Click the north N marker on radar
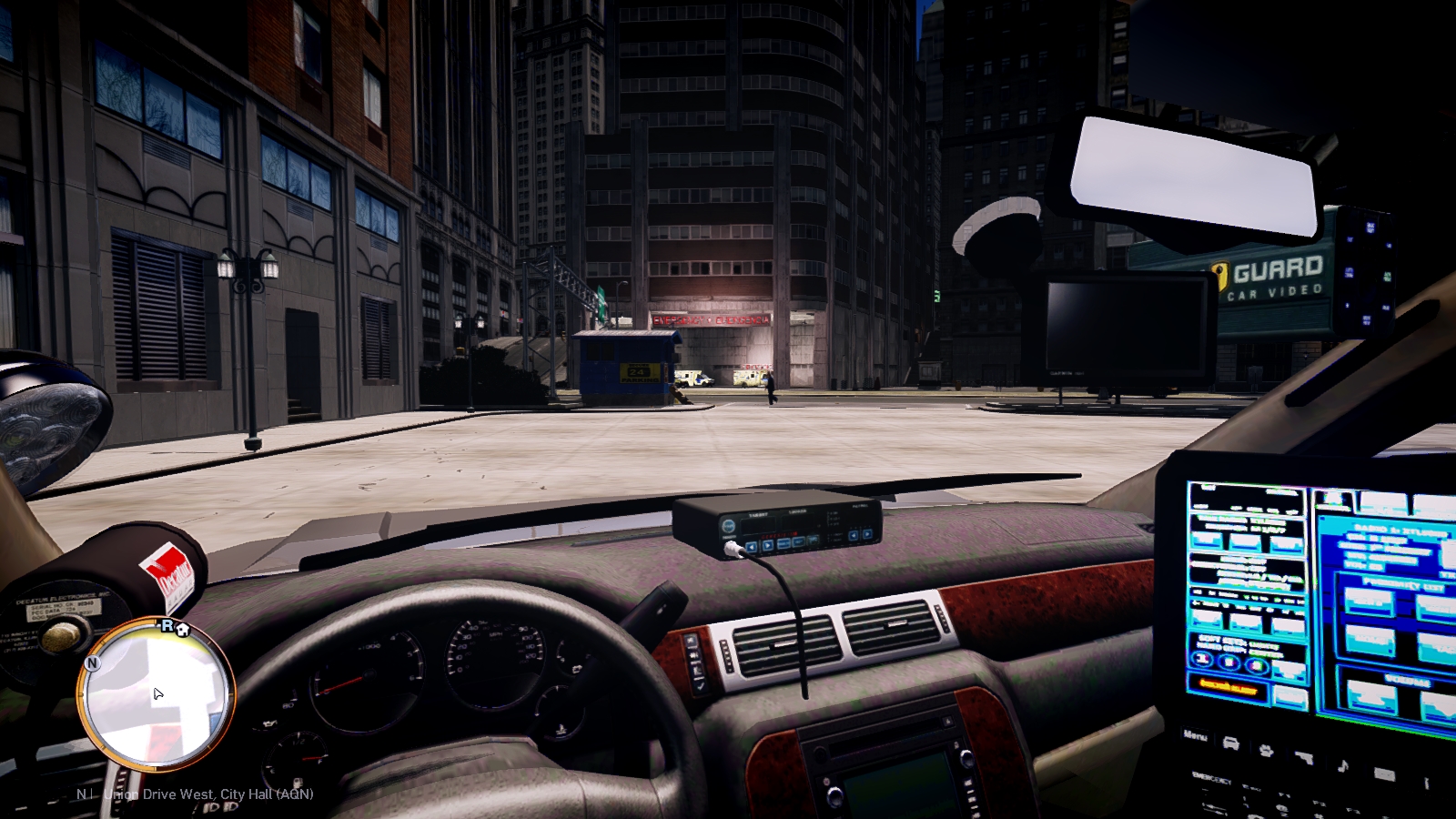Screen dimensions: 1456x819 tap(92, 663)
